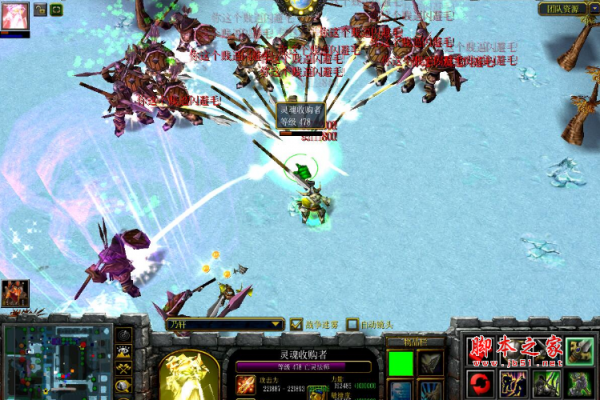Toggle the first checkbox beside the dropdown
The image size is (600, 400).
[296, 324]
